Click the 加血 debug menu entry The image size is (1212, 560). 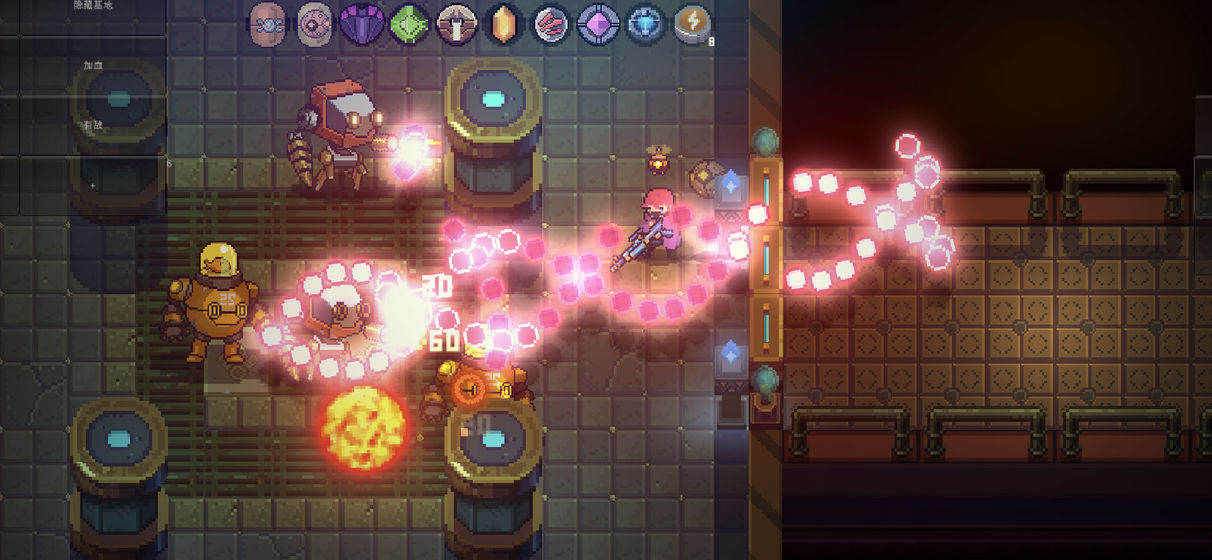(x=94, y=66)
